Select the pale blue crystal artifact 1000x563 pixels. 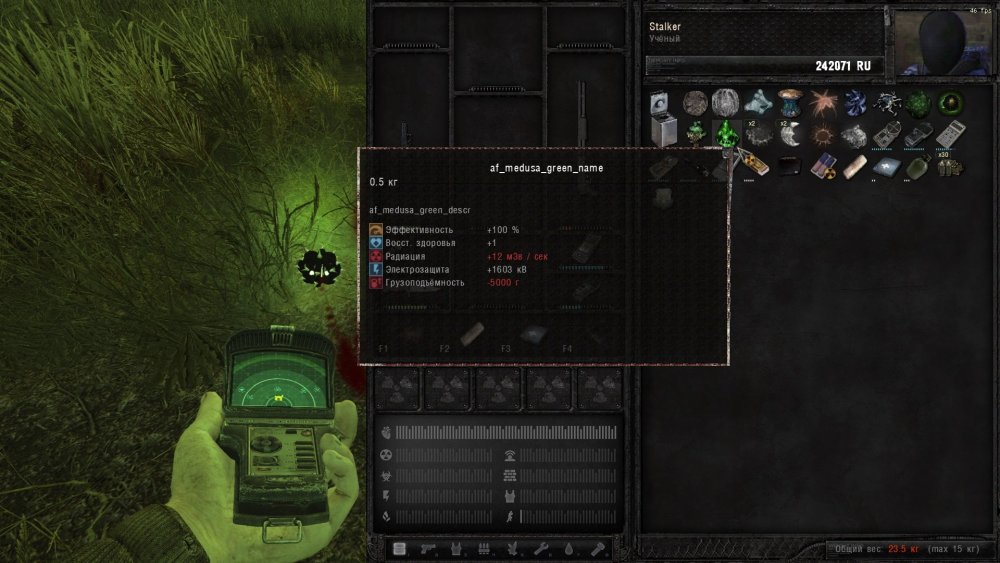point(757,103)
